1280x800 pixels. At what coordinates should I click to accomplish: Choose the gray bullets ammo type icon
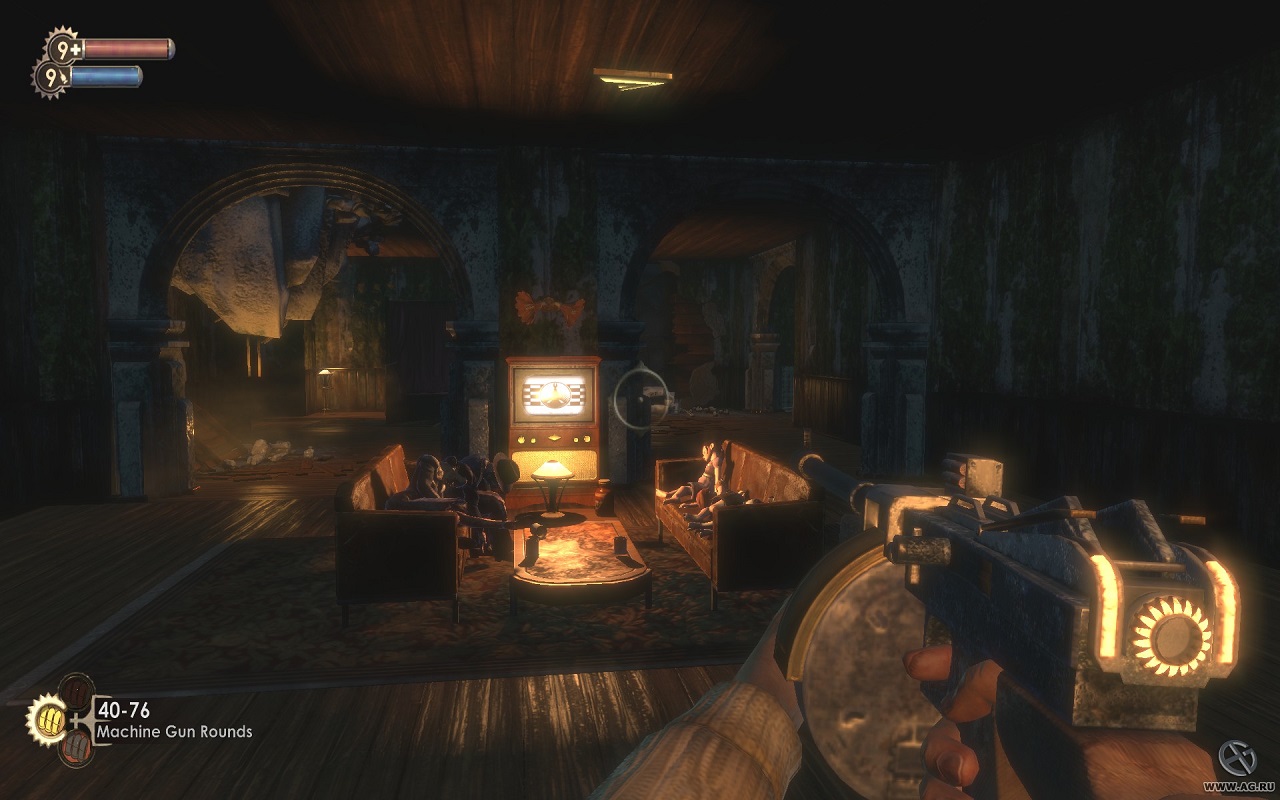click(76, 747)
